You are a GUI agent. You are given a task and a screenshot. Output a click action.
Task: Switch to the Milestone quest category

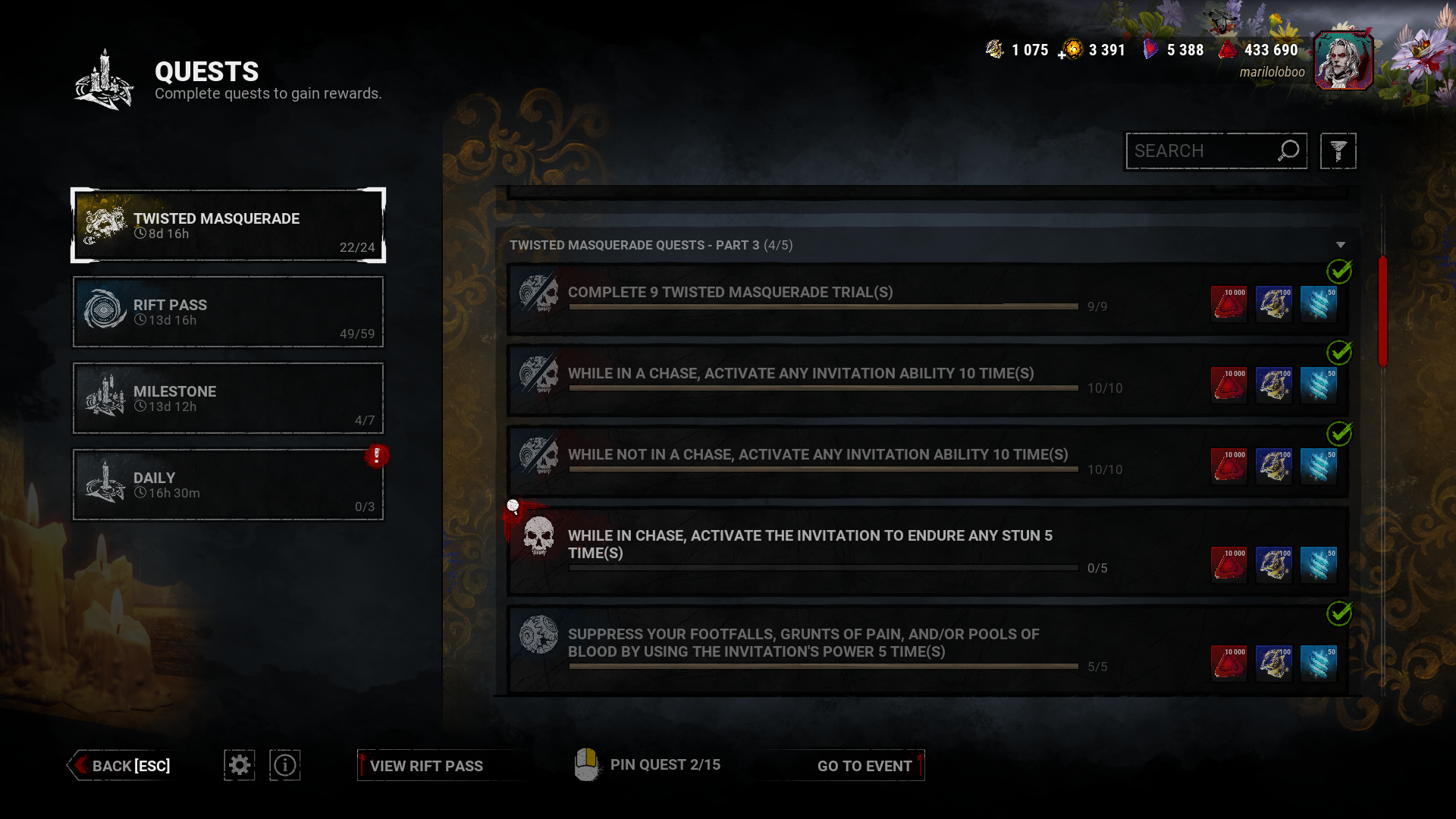coord(227,398)
